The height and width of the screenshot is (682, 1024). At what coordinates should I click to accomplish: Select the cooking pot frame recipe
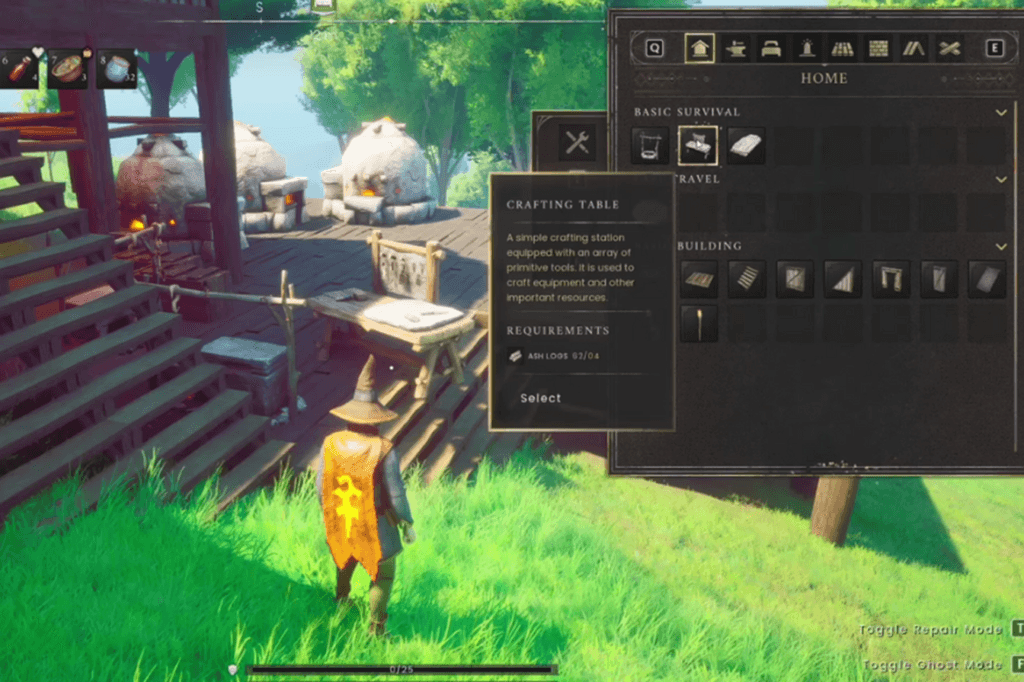click(650, 146)
